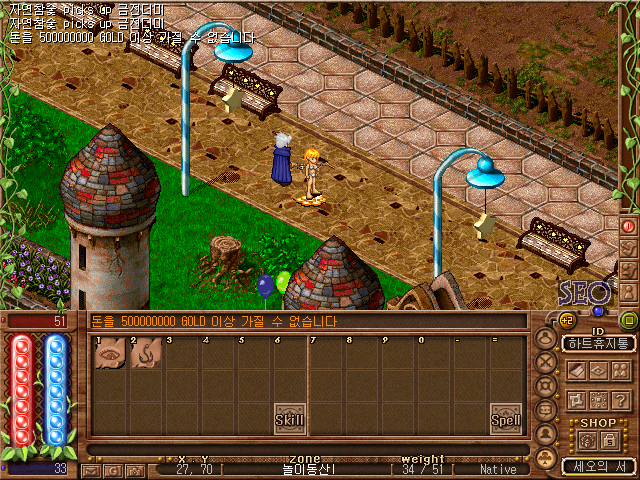Image resolution: width=640 pixels, height=480 pixels.
Task: Click the crossed-swords round button
Action: (x=546, y=361)
